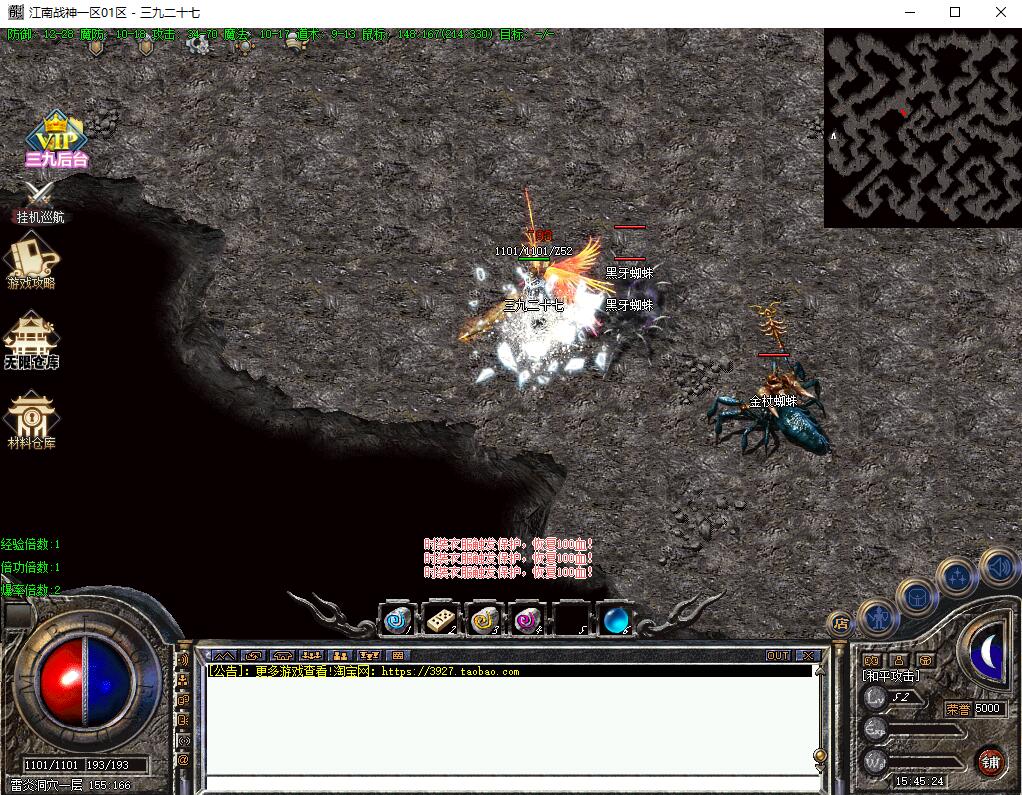Click the cave minimap
1022x795 pixels.
tap(922, 128)
